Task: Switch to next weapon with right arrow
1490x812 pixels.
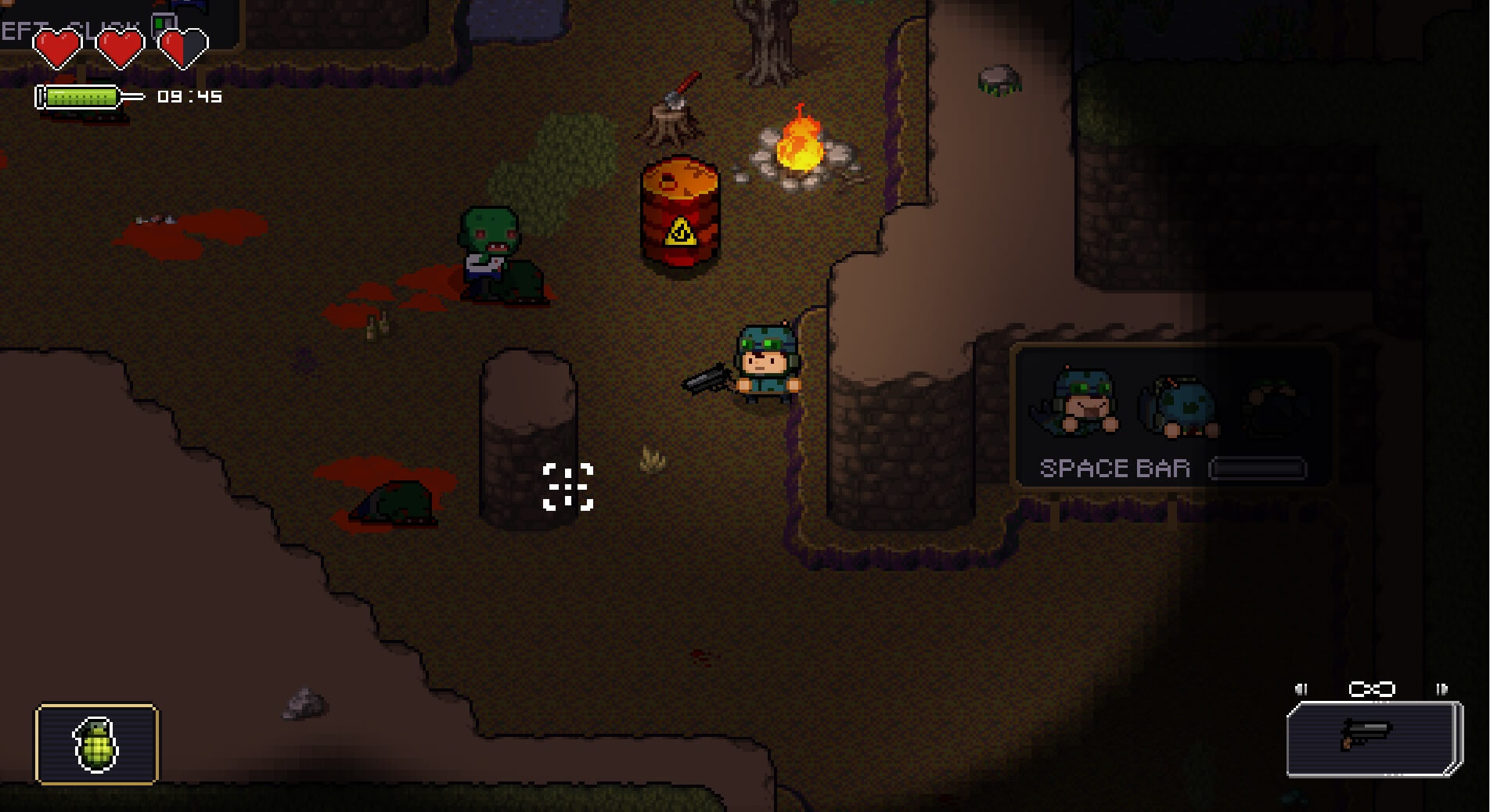Action: (x=1441, y=689)
